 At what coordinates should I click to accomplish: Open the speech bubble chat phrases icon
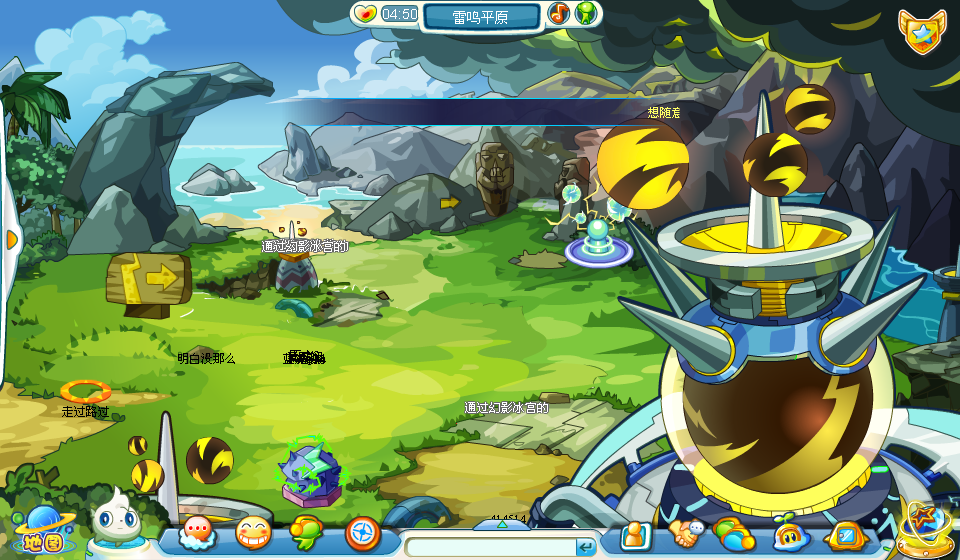tap(197, 533)
